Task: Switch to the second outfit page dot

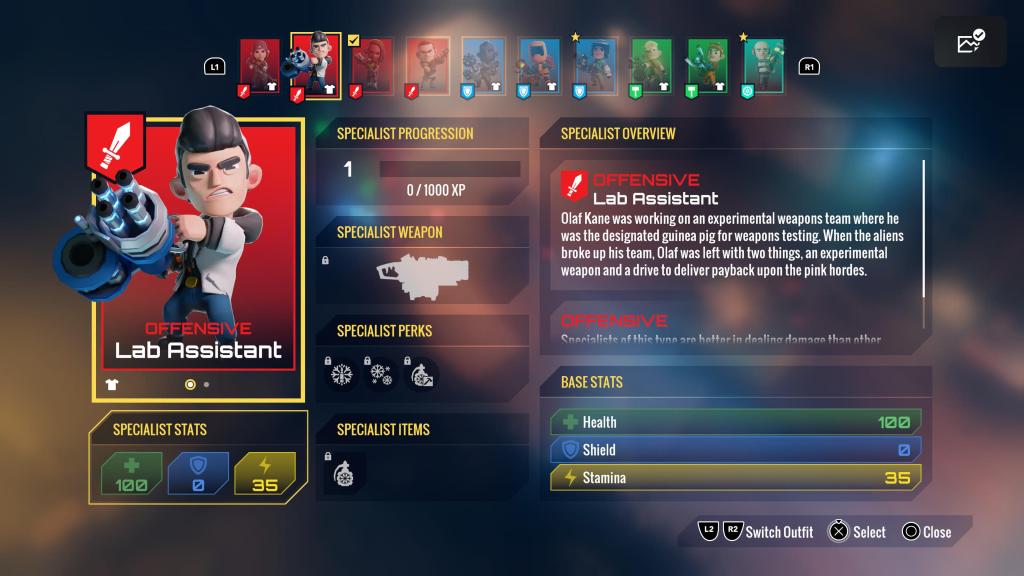Action: pyautogui.click(x=206, y=384)
